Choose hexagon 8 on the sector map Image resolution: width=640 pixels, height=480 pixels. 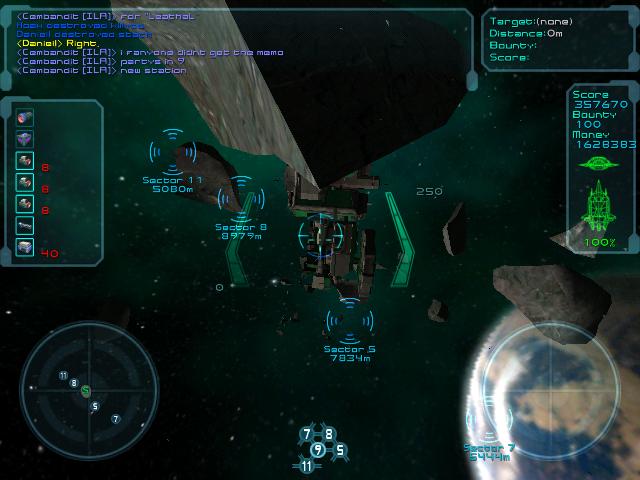329,434
